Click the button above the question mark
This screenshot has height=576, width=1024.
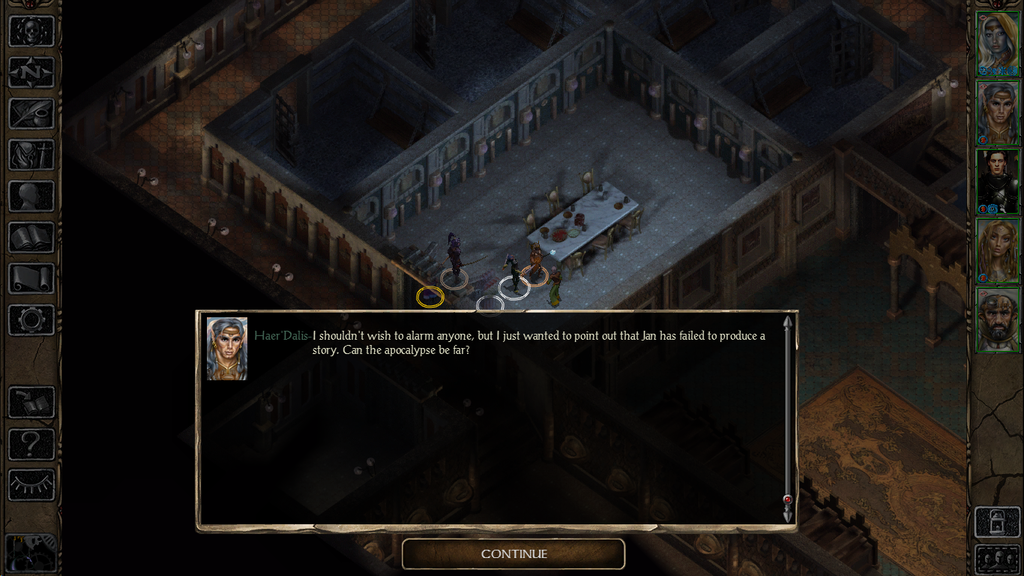click(x=31, y=402)
